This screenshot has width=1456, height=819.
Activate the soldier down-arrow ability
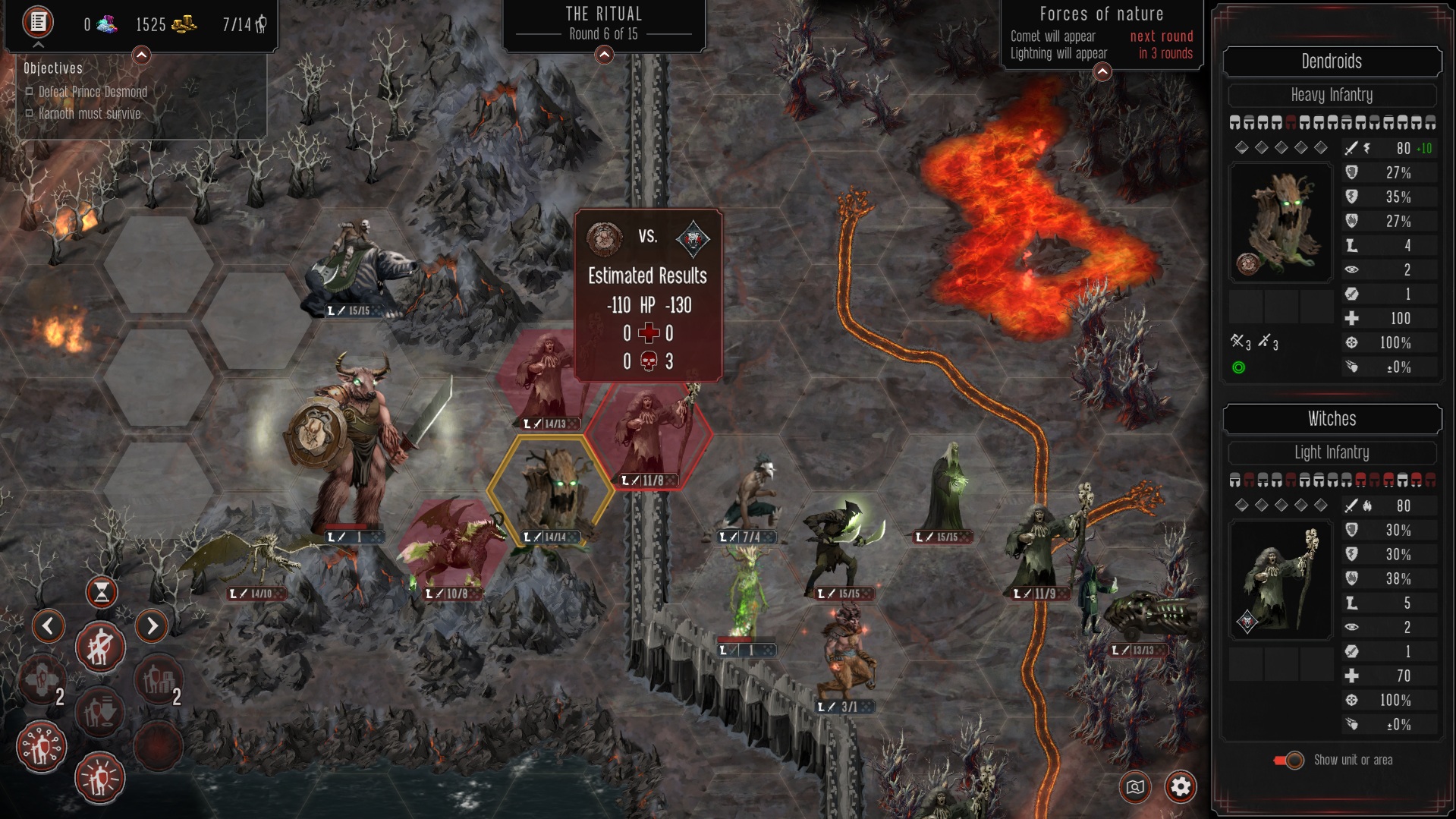click(x=100, y=712)
